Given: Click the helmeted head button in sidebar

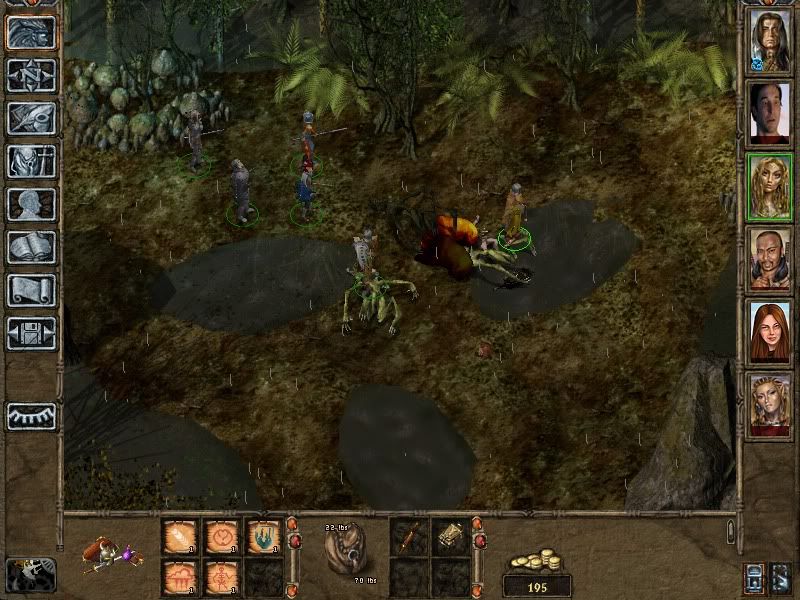Looking at the screenshot, I should (31, 33).
